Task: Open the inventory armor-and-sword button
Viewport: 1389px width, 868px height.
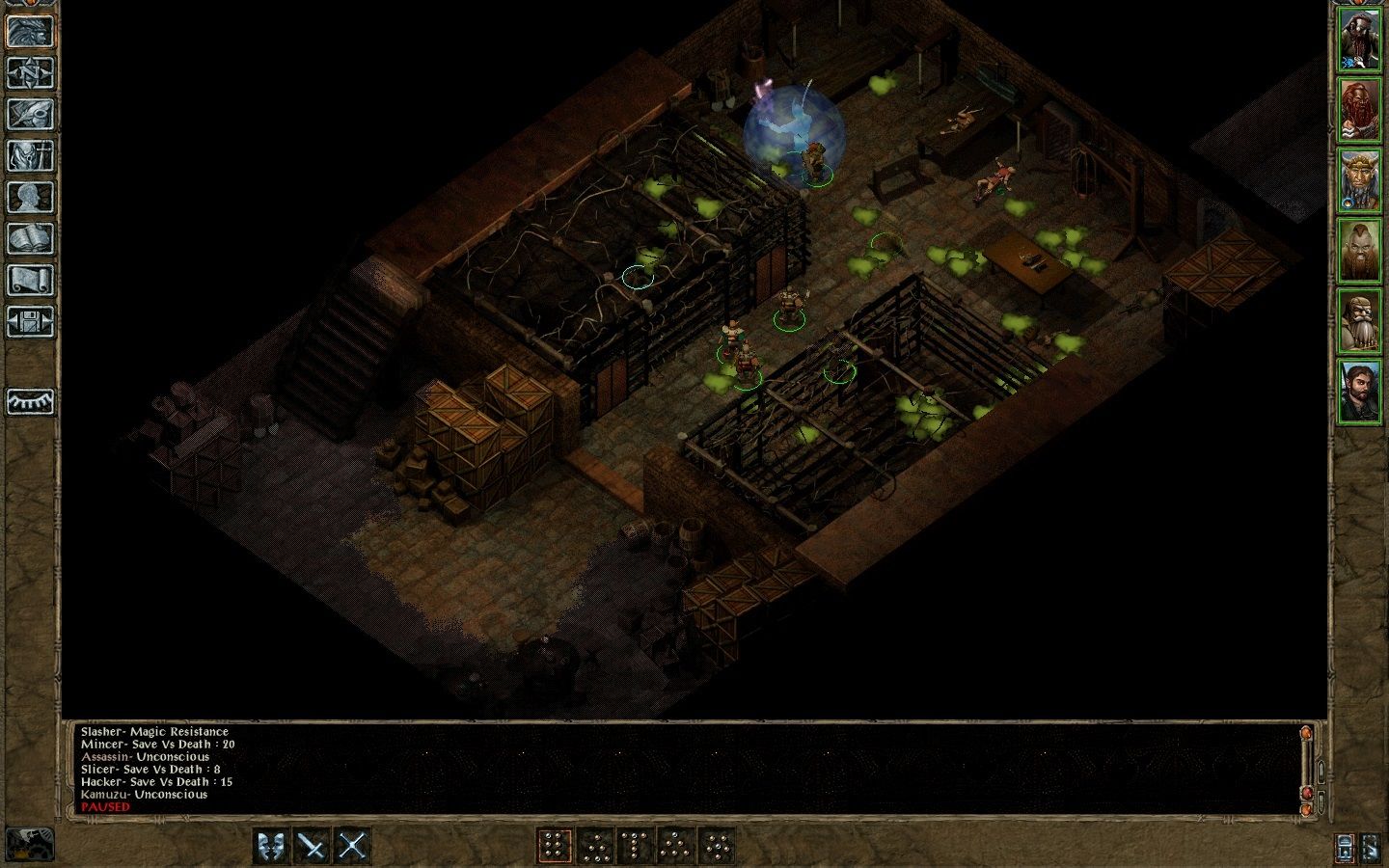Action: pos(30,155)
